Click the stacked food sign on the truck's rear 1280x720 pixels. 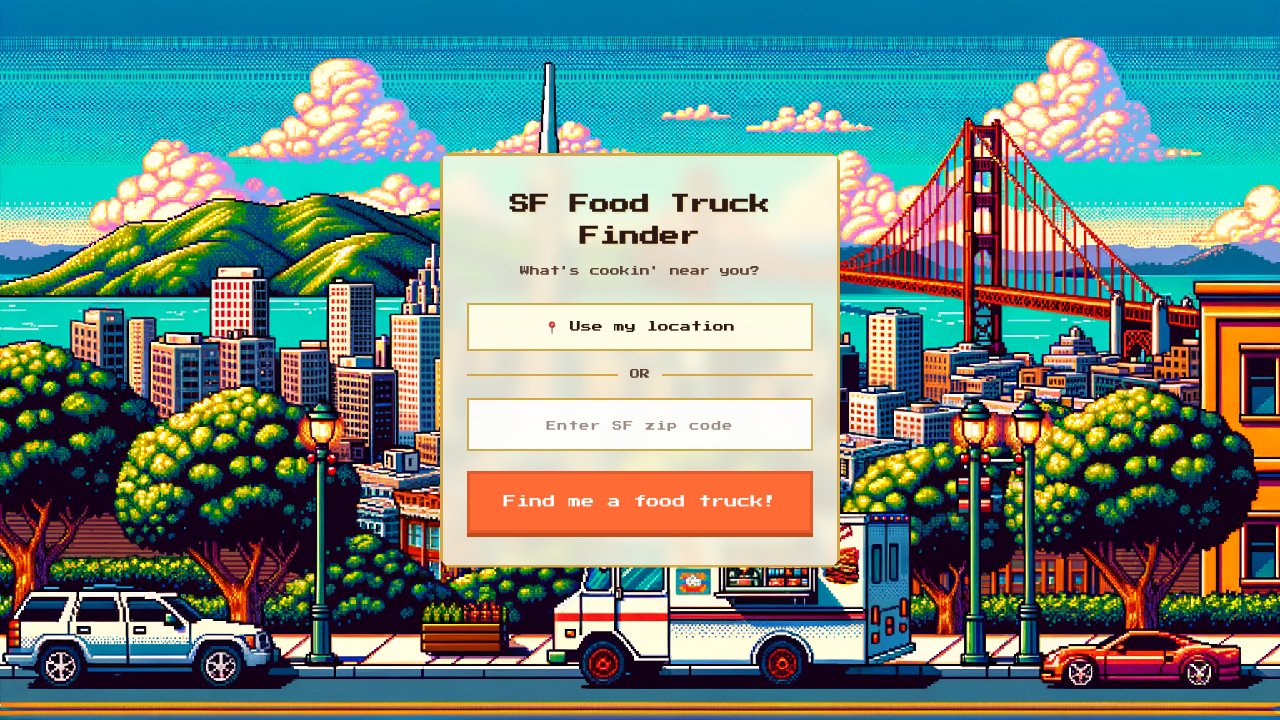(845, 565)
